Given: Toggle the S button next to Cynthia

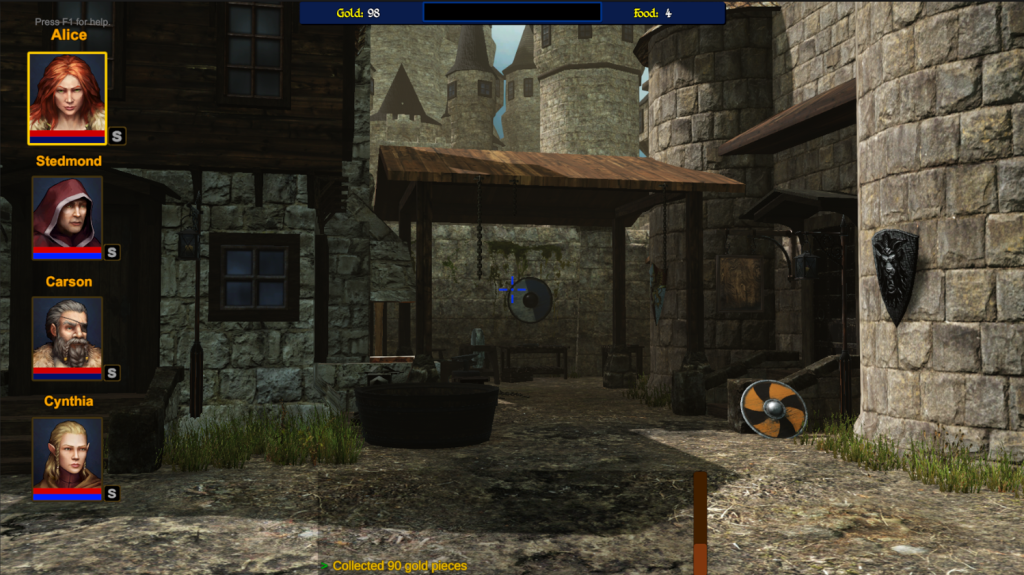Looking at the screenshot, I should 112,493.
